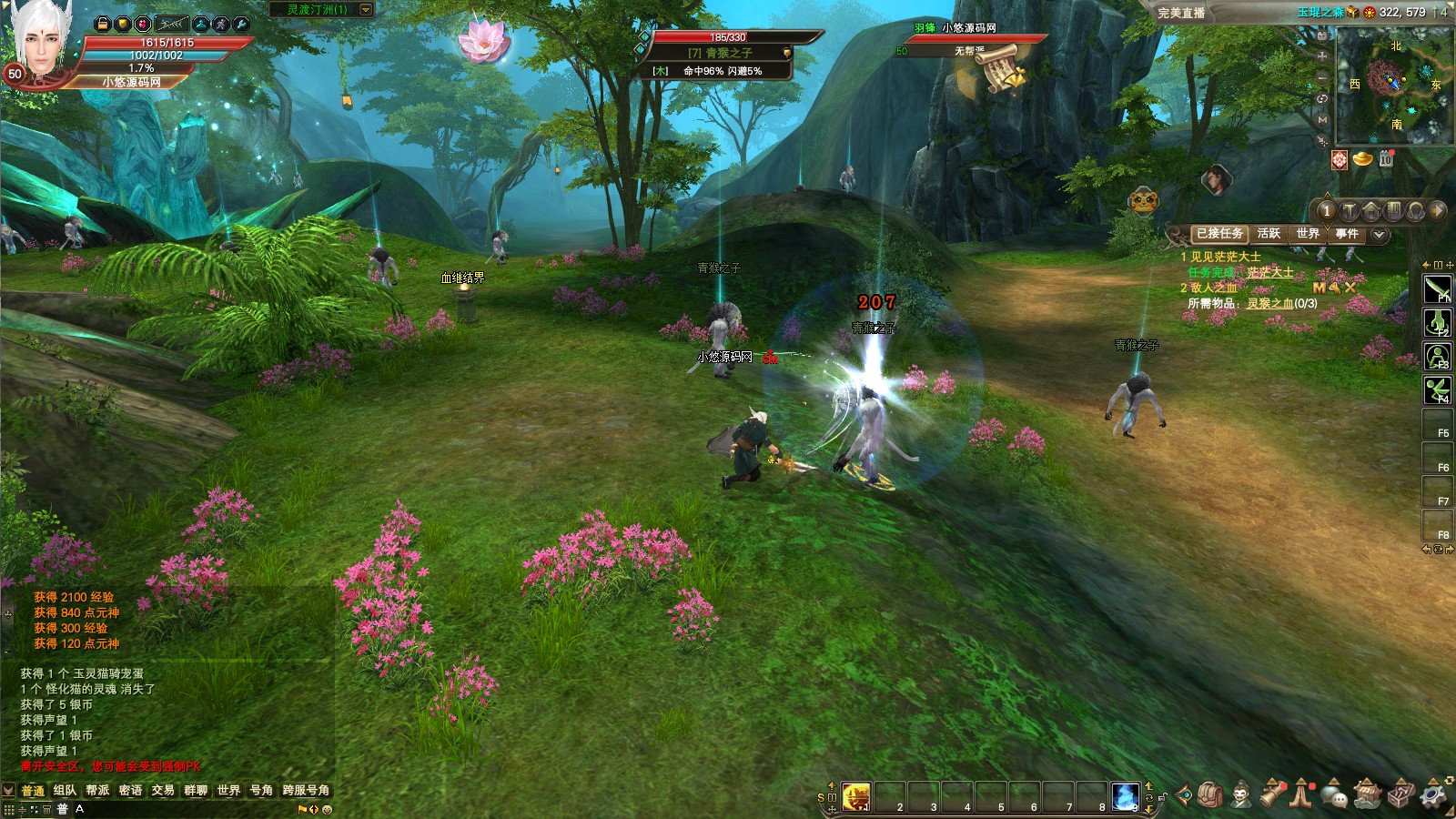
Task: Use the golden skill in hotbar slot 1
Action: point(855,796)
